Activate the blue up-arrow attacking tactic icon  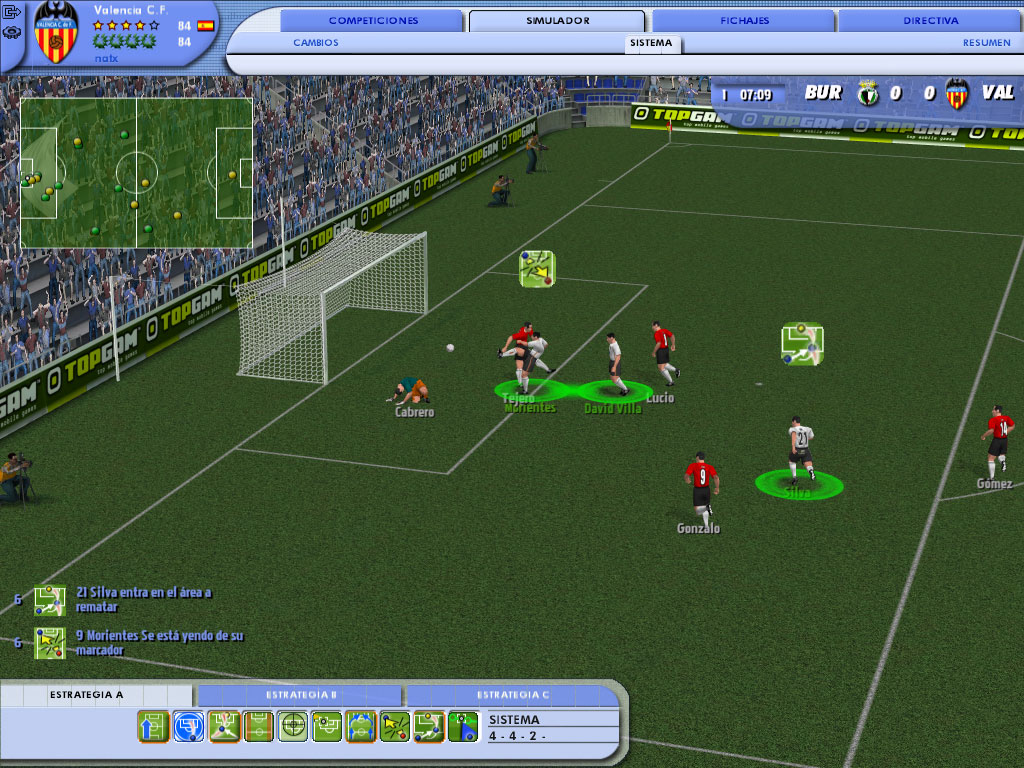pyautogui.click(x=153, y=726)
